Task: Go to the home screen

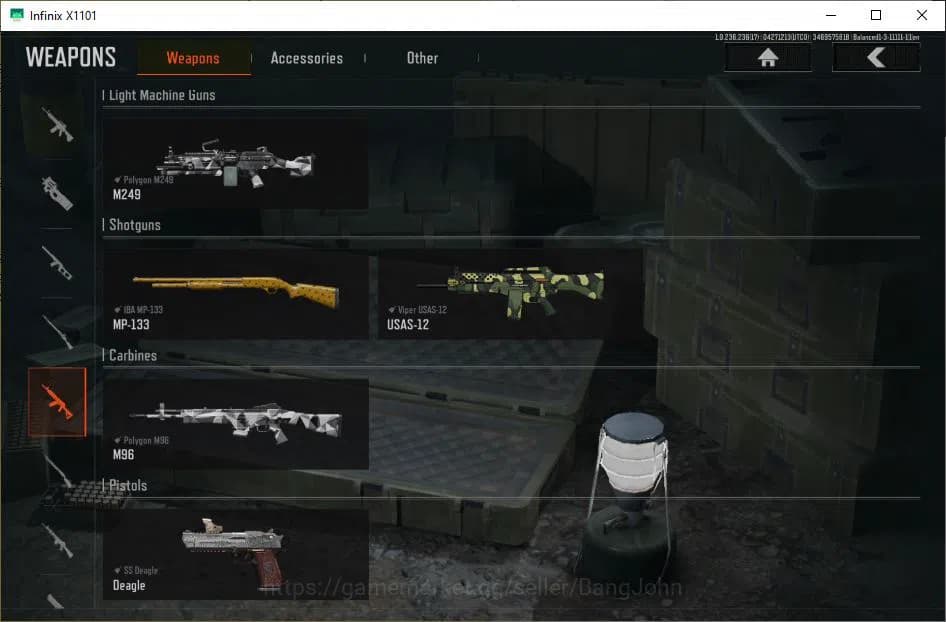Action: [x=768, y=58]
